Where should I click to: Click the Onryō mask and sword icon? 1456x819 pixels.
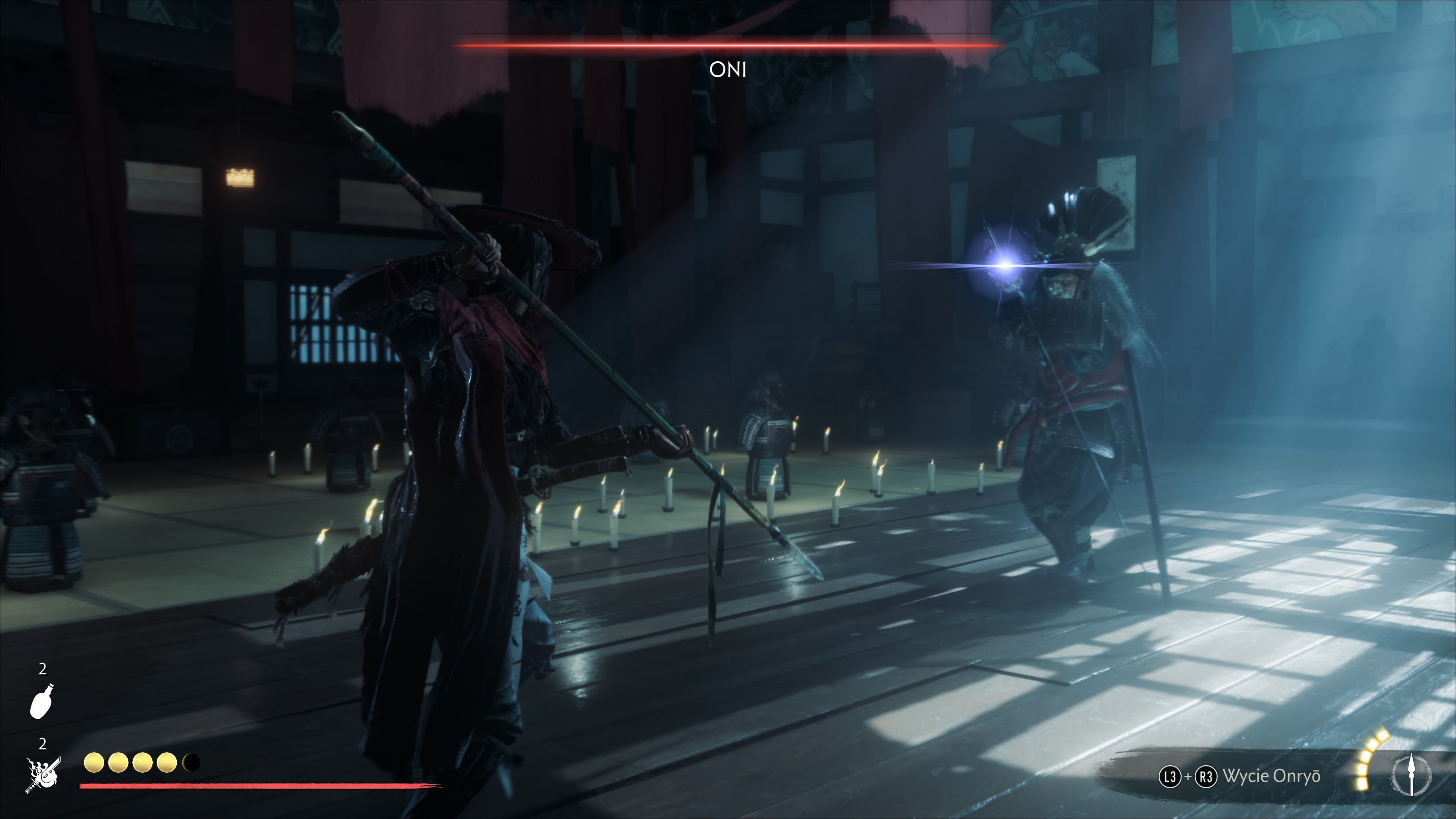tap(43, 775)
